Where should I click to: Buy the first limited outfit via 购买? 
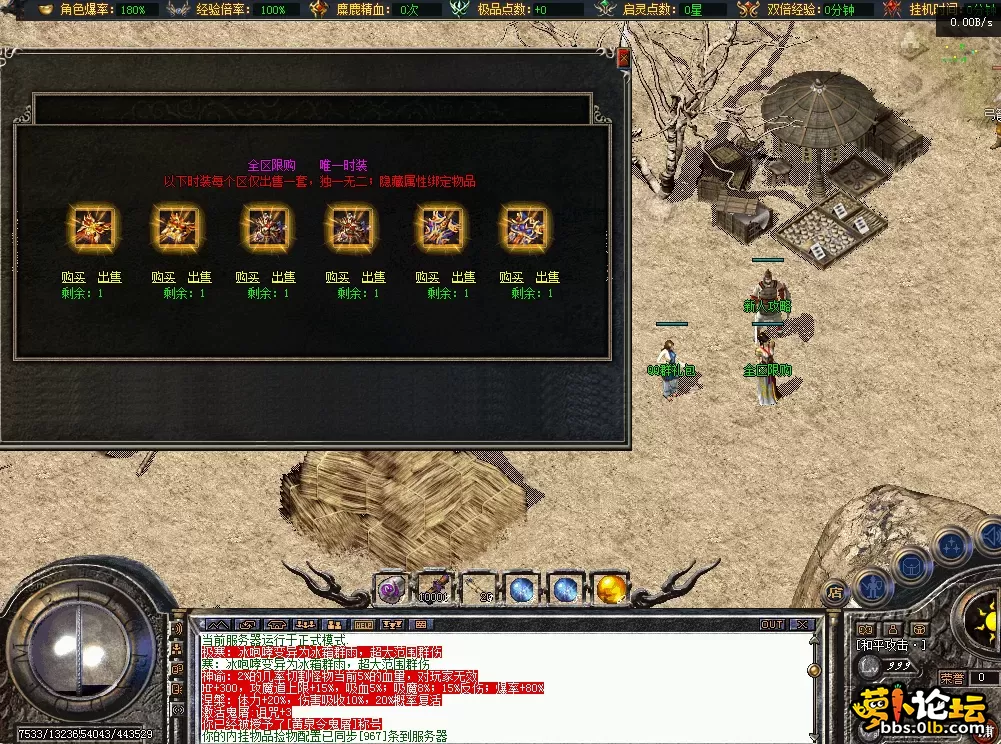tap(73, 277)
